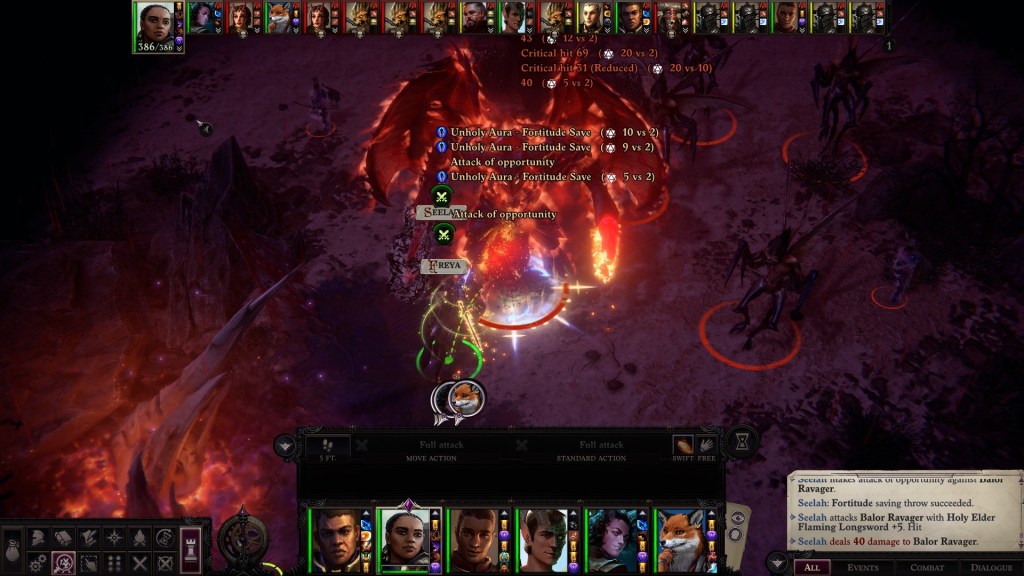Select Seelah's highlighted party portrait
This screenshot has width=1024, height=576.
click(406, 540)
